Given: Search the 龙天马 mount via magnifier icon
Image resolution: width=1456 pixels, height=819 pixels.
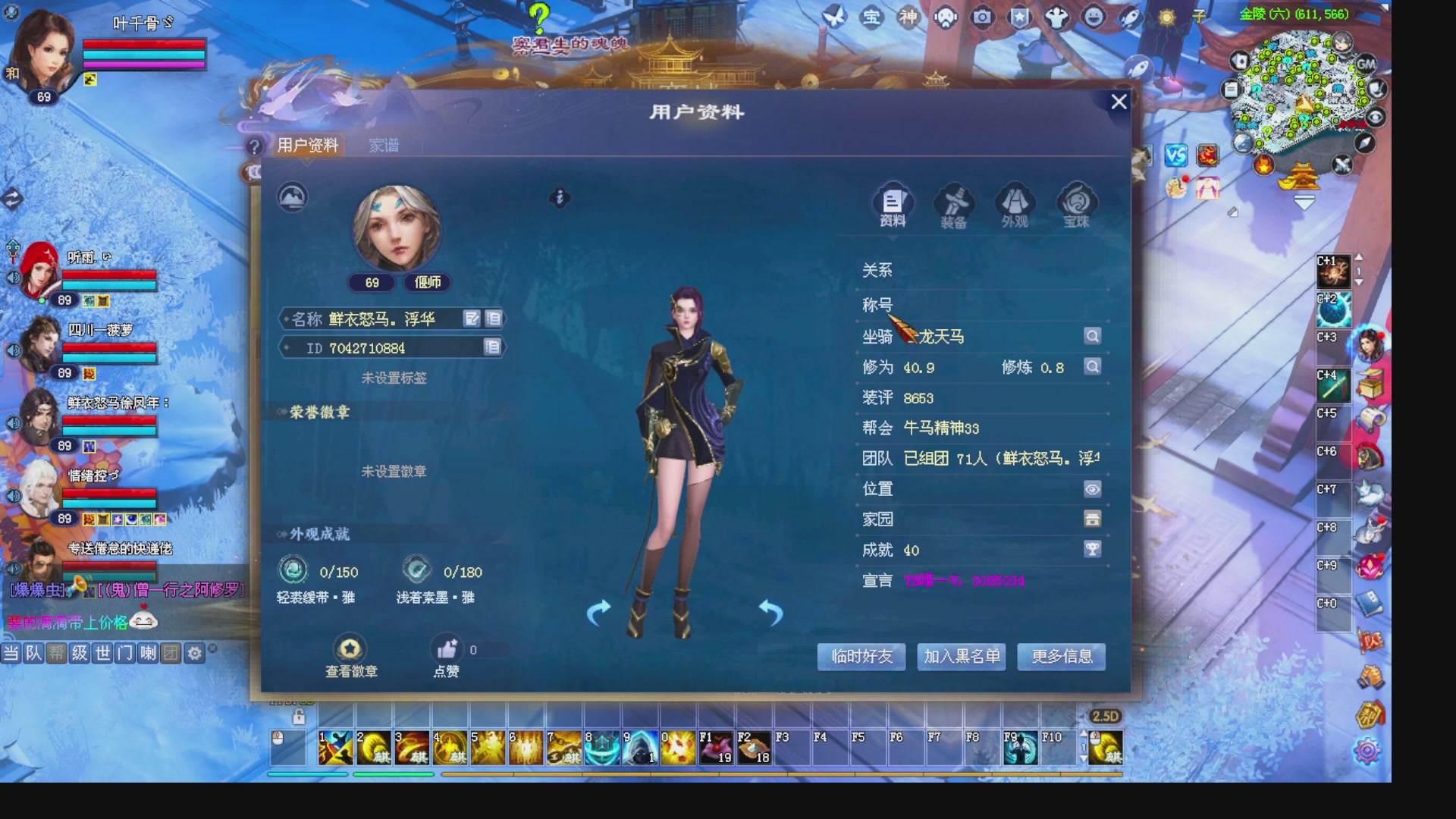Looking at the screenshot, I should (1092, 336).
